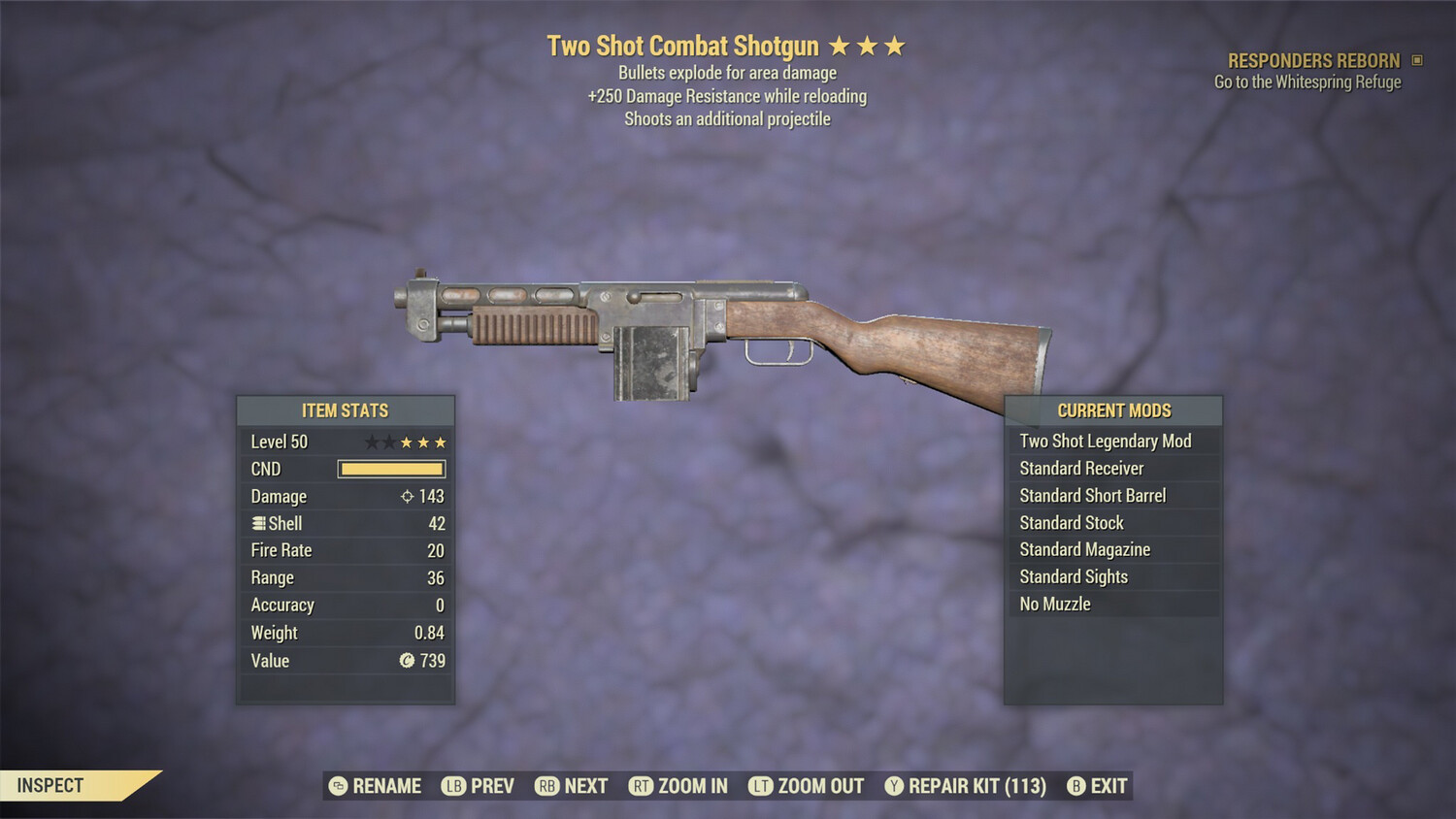Click the bottle cap icon beside Value
The height and width of the screenshot is (819, 1456).
point(408,661)
